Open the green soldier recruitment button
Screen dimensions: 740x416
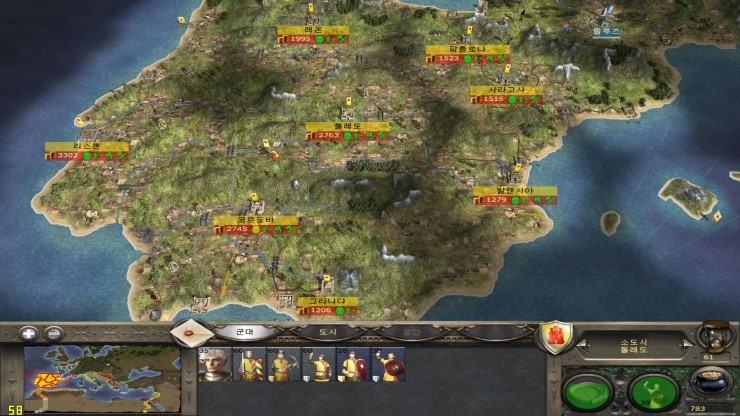(653, 389)
